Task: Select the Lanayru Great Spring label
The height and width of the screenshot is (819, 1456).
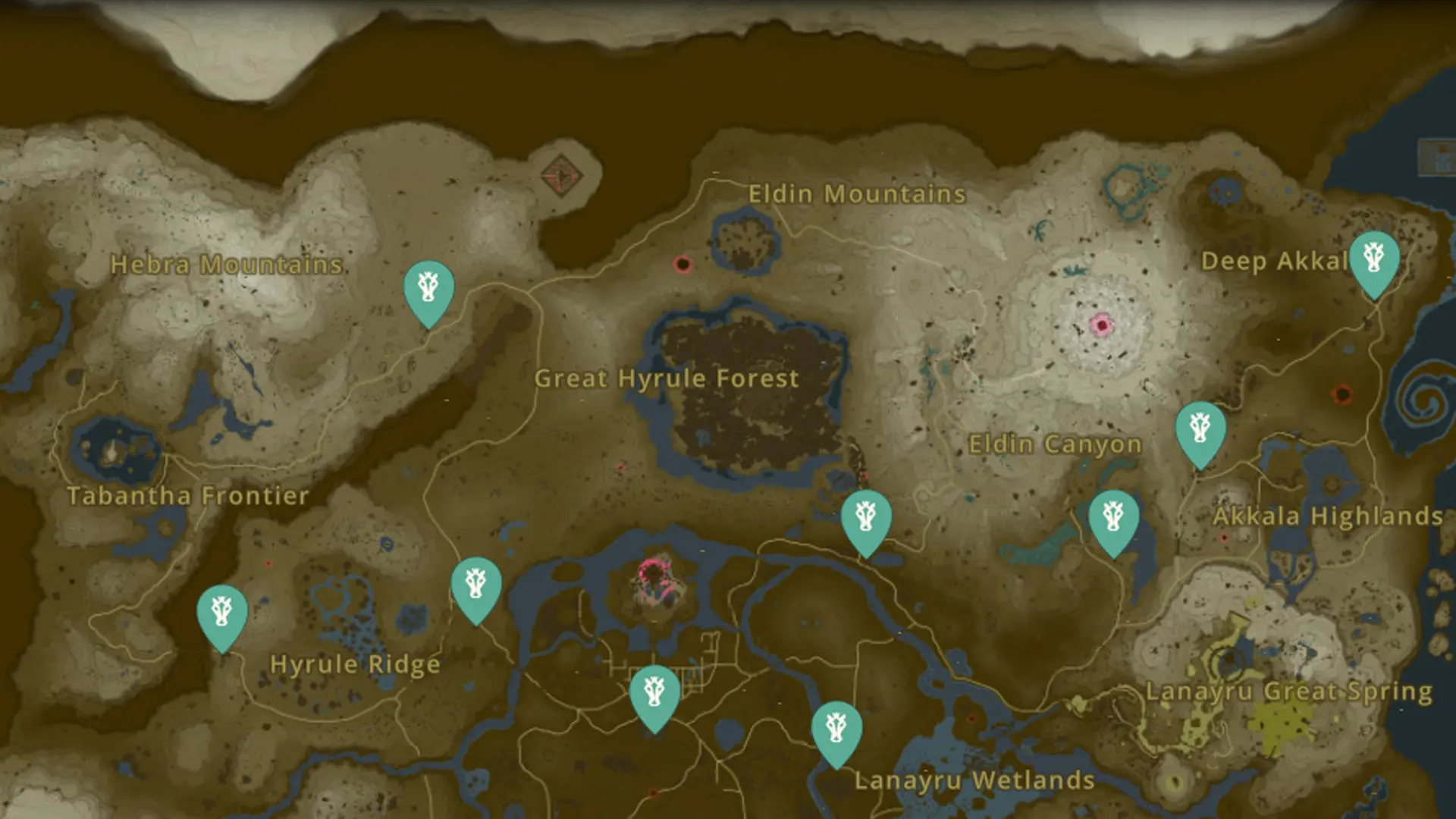Action: pyautogui.click(x=1289, y=692)
